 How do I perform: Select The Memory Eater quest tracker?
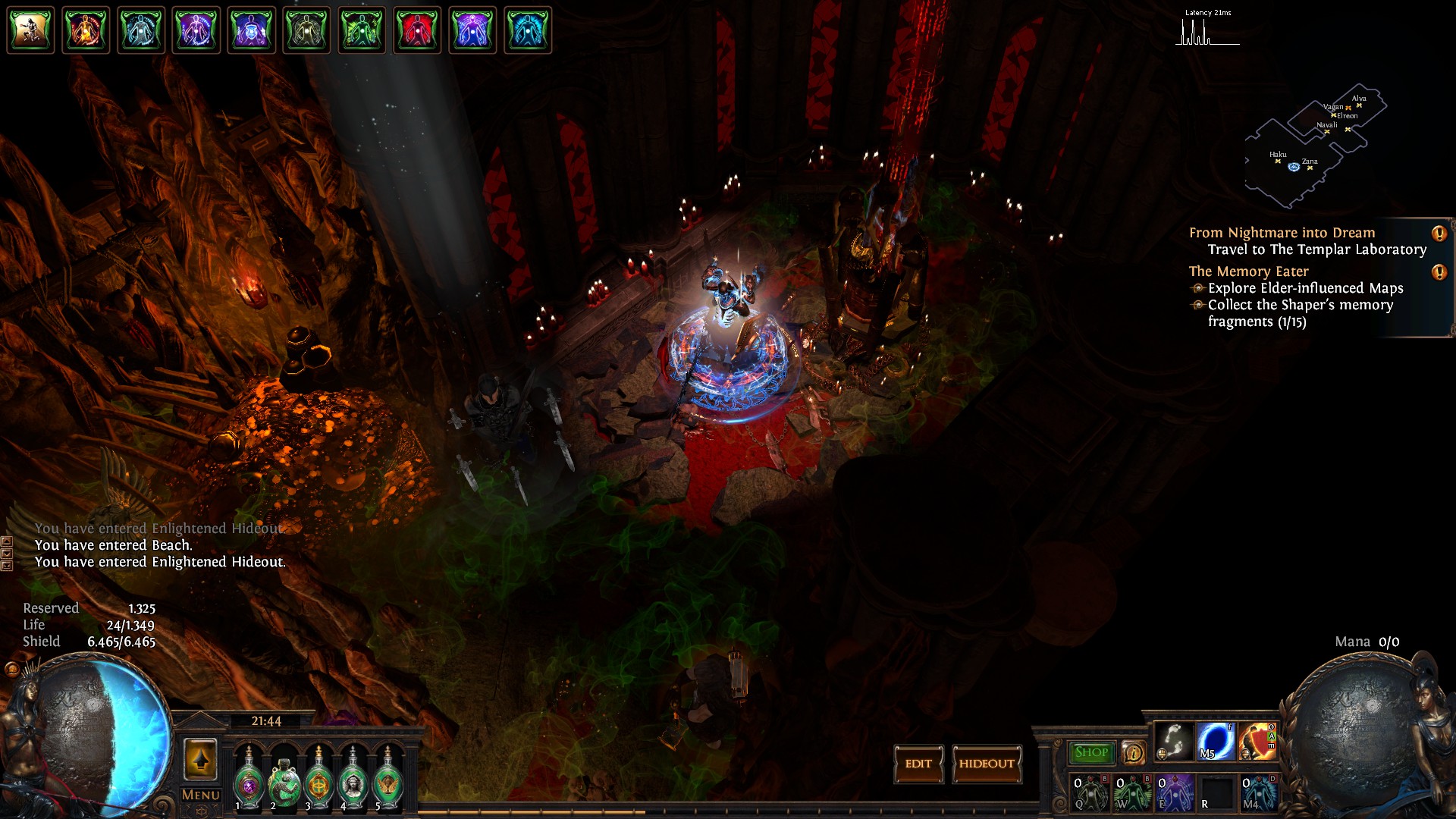coord(1248,271)
